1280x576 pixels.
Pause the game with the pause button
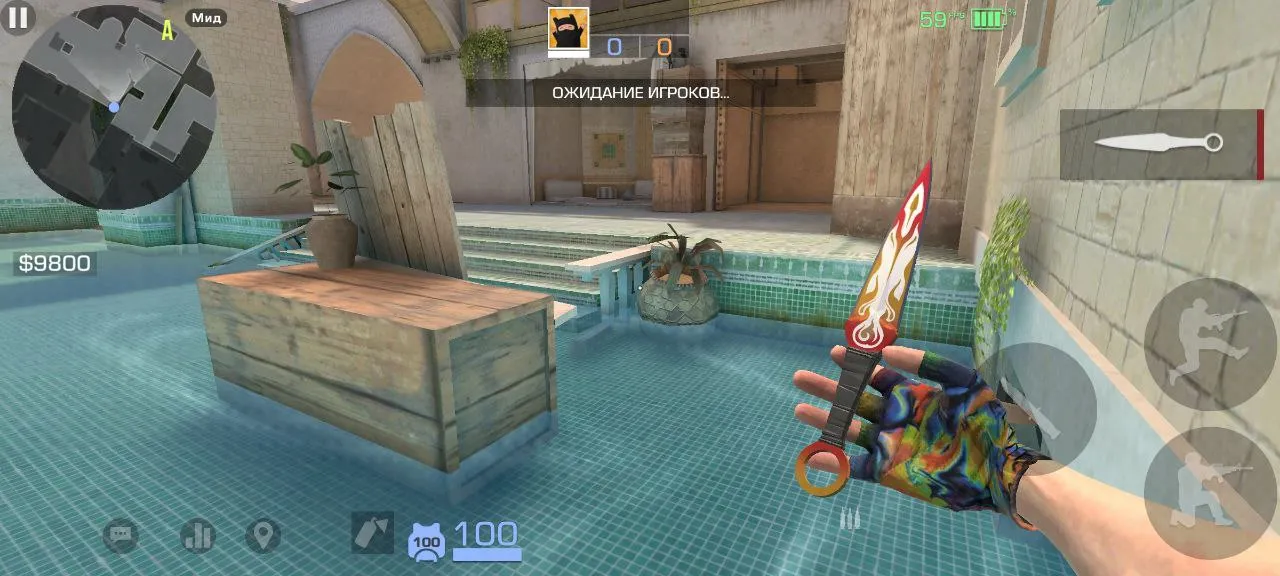(18, 18)
